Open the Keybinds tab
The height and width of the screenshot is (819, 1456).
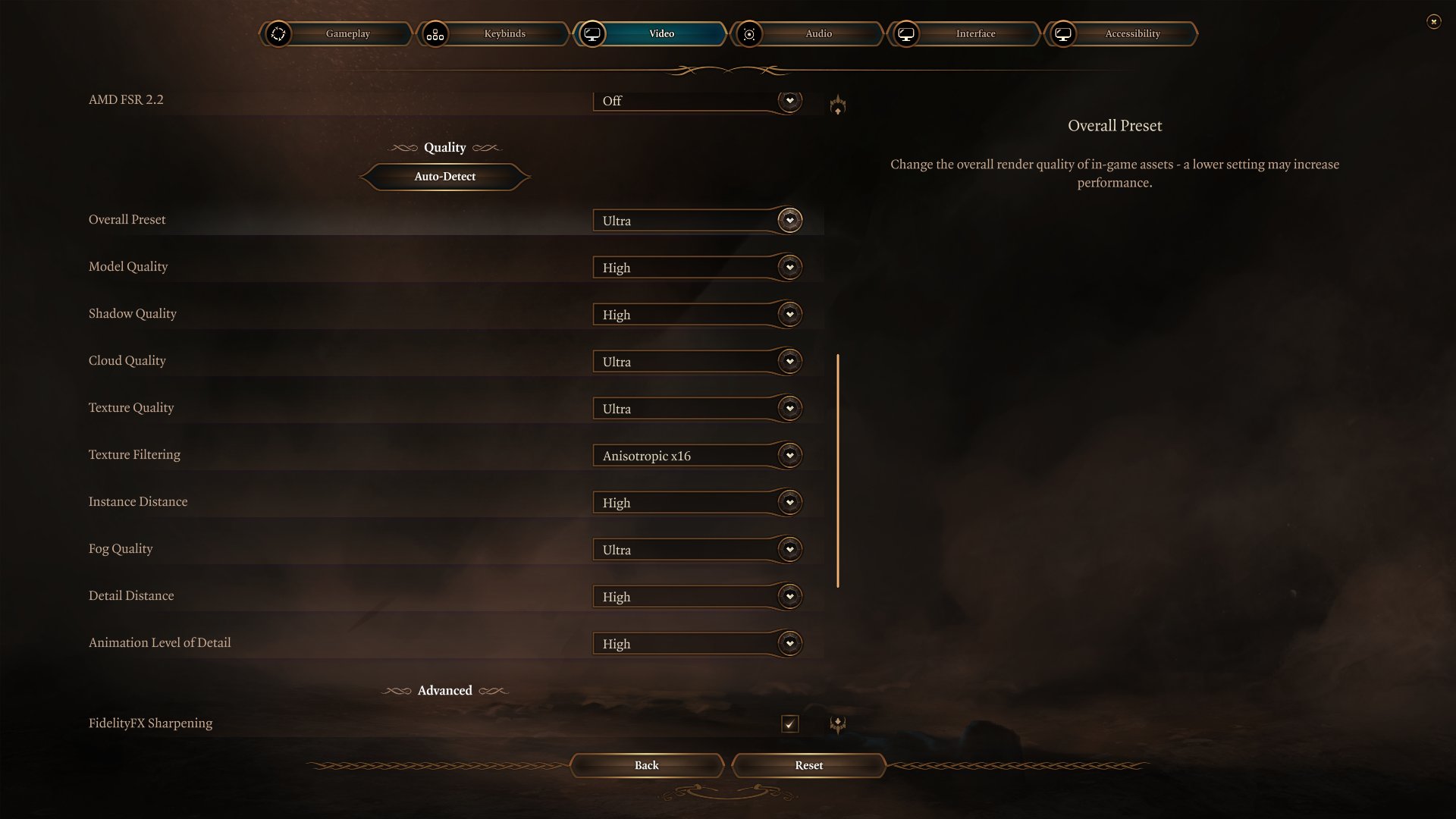504,33
